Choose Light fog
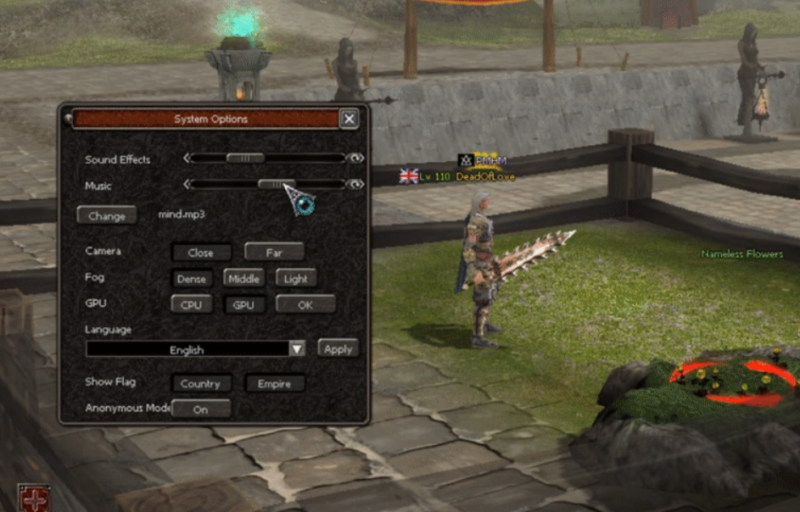The image size is (800, 512). 294,278
